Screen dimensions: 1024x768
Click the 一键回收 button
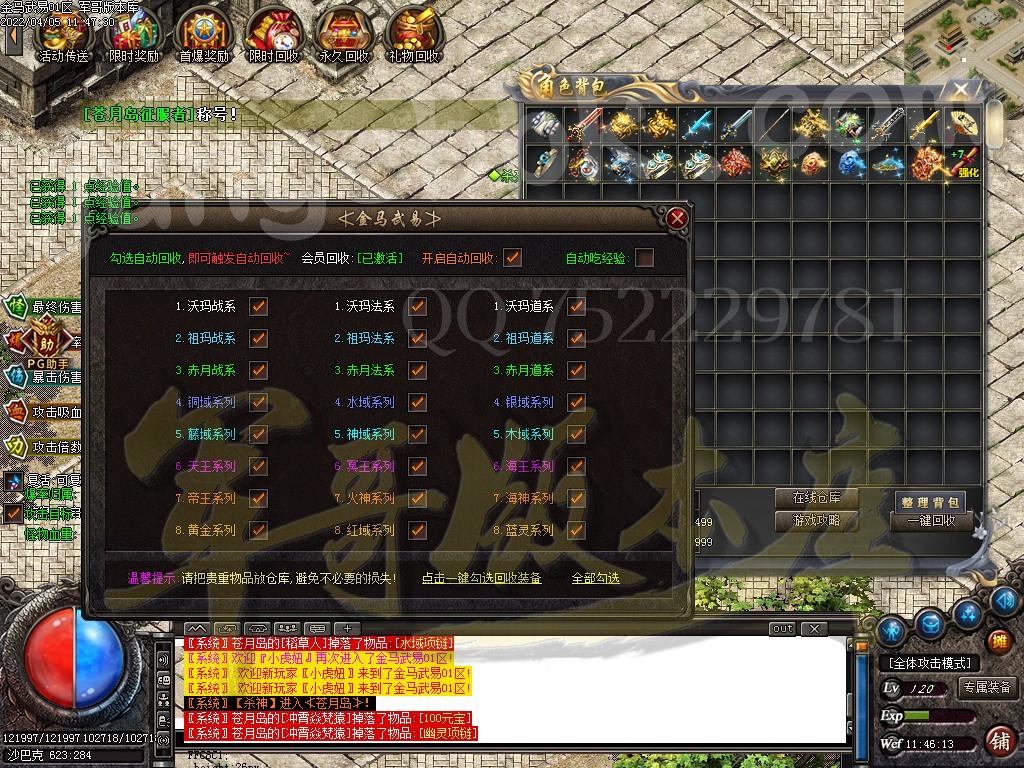coord(930,521)
